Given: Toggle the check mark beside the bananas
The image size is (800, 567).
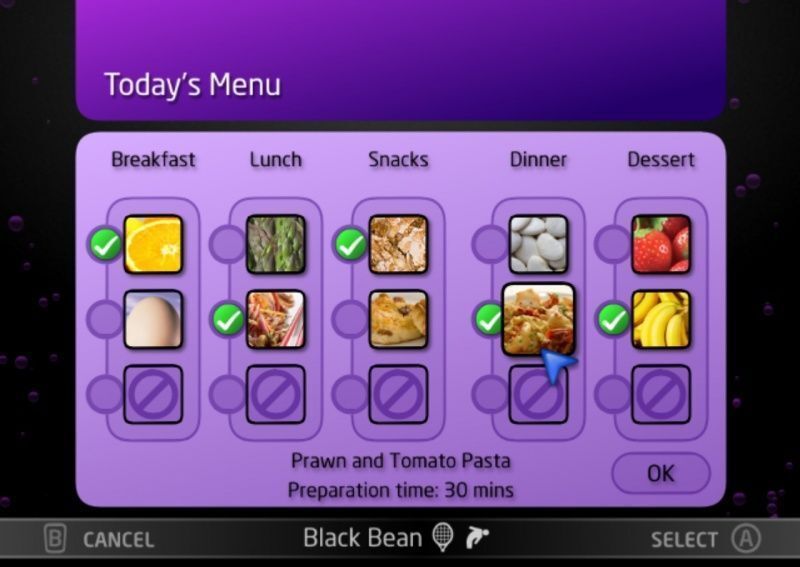Looking at the screenshot, I should tap(613, 320).
